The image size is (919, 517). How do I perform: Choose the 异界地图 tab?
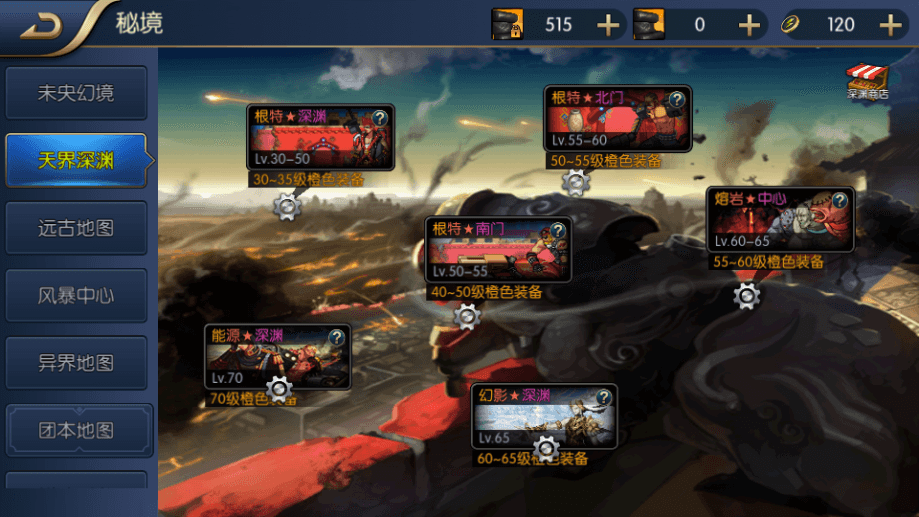click(77, 363)
